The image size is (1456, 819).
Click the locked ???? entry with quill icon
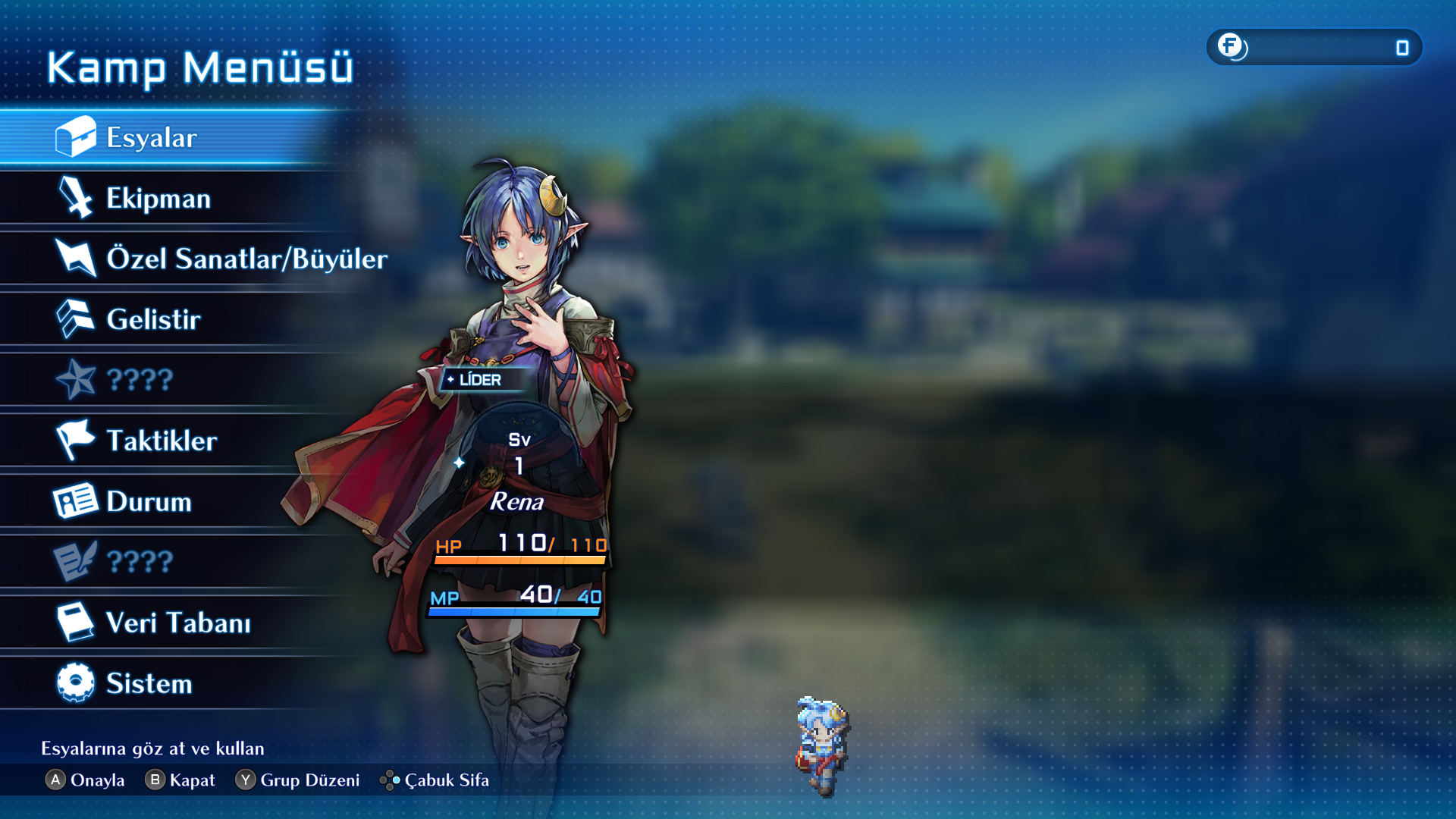coord(140,562)
